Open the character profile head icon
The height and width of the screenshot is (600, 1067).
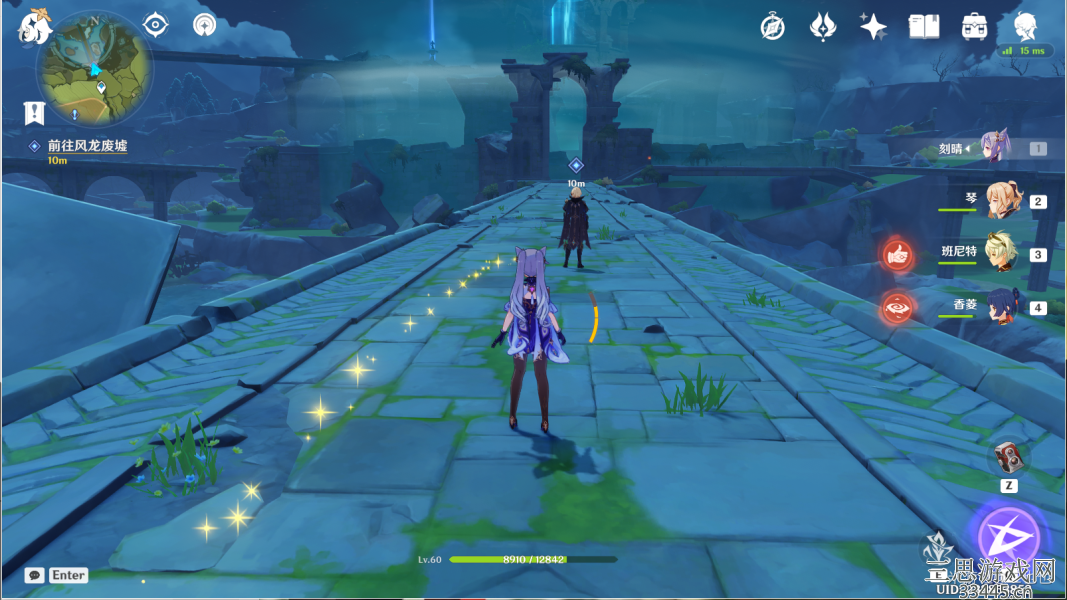[1025, 26]
